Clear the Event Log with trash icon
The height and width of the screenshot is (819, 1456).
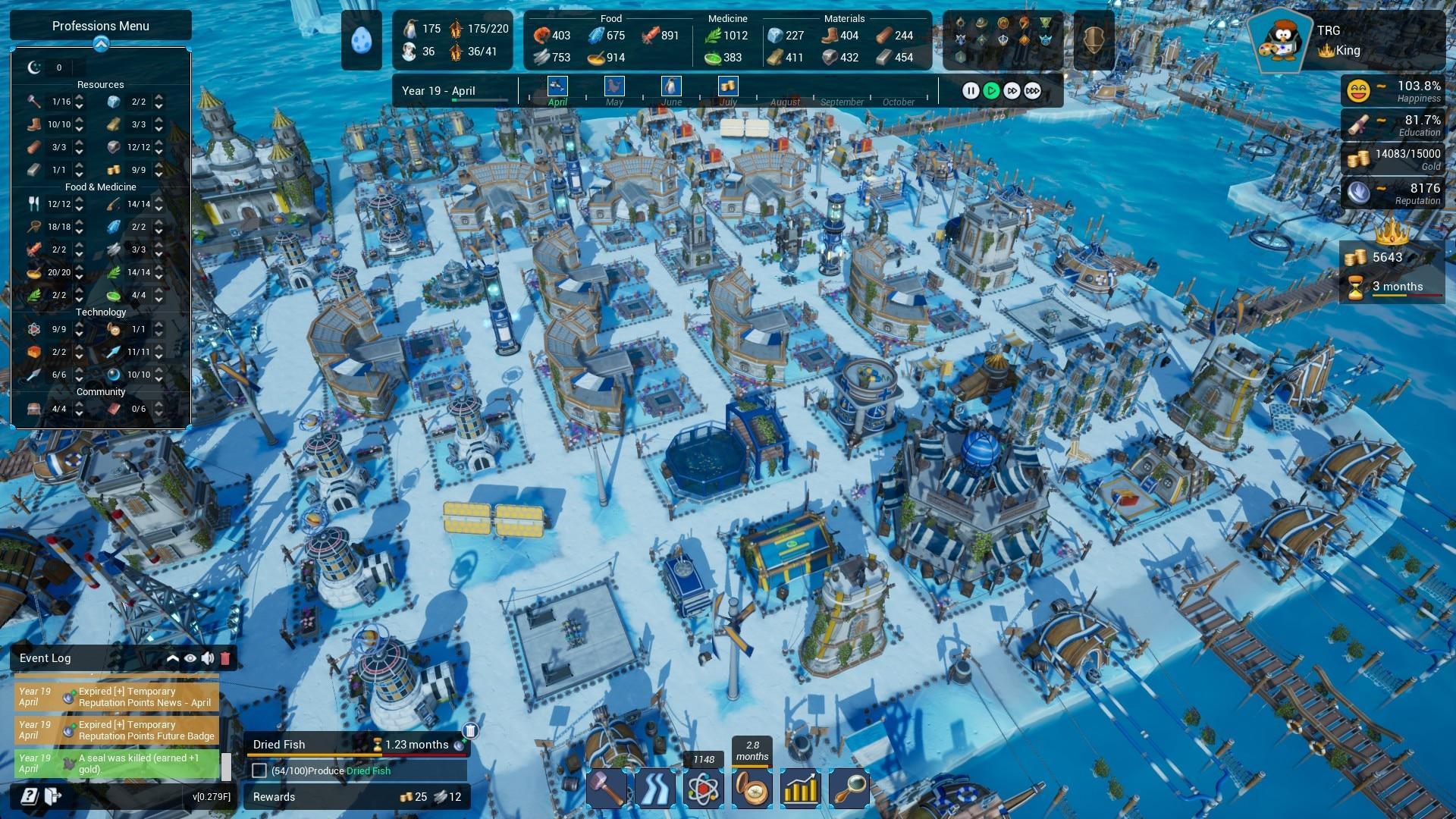click(224, 658)
